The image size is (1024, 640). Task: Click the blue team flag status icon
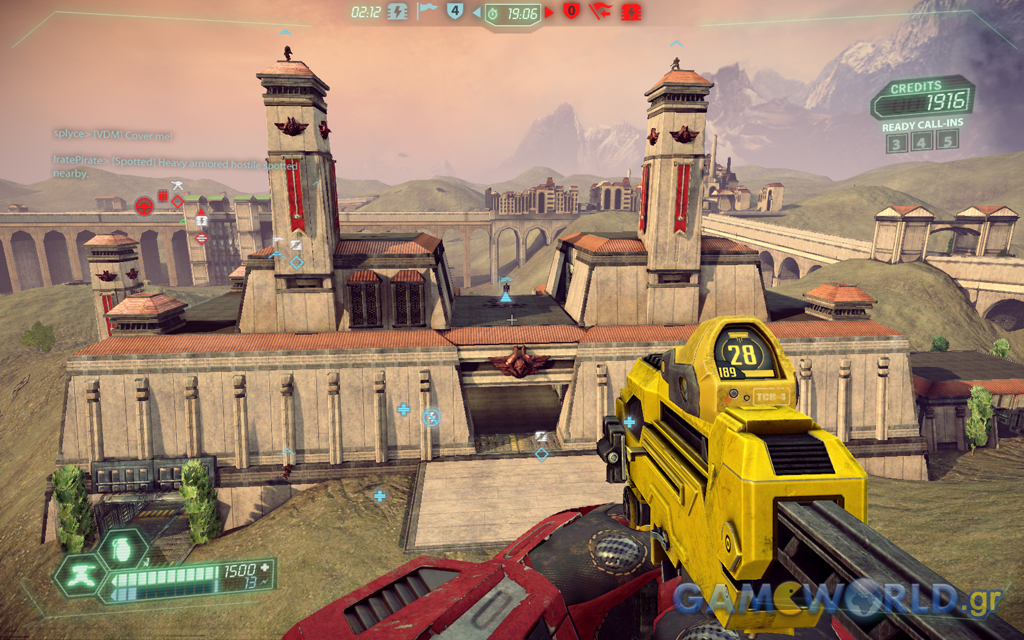427,12
